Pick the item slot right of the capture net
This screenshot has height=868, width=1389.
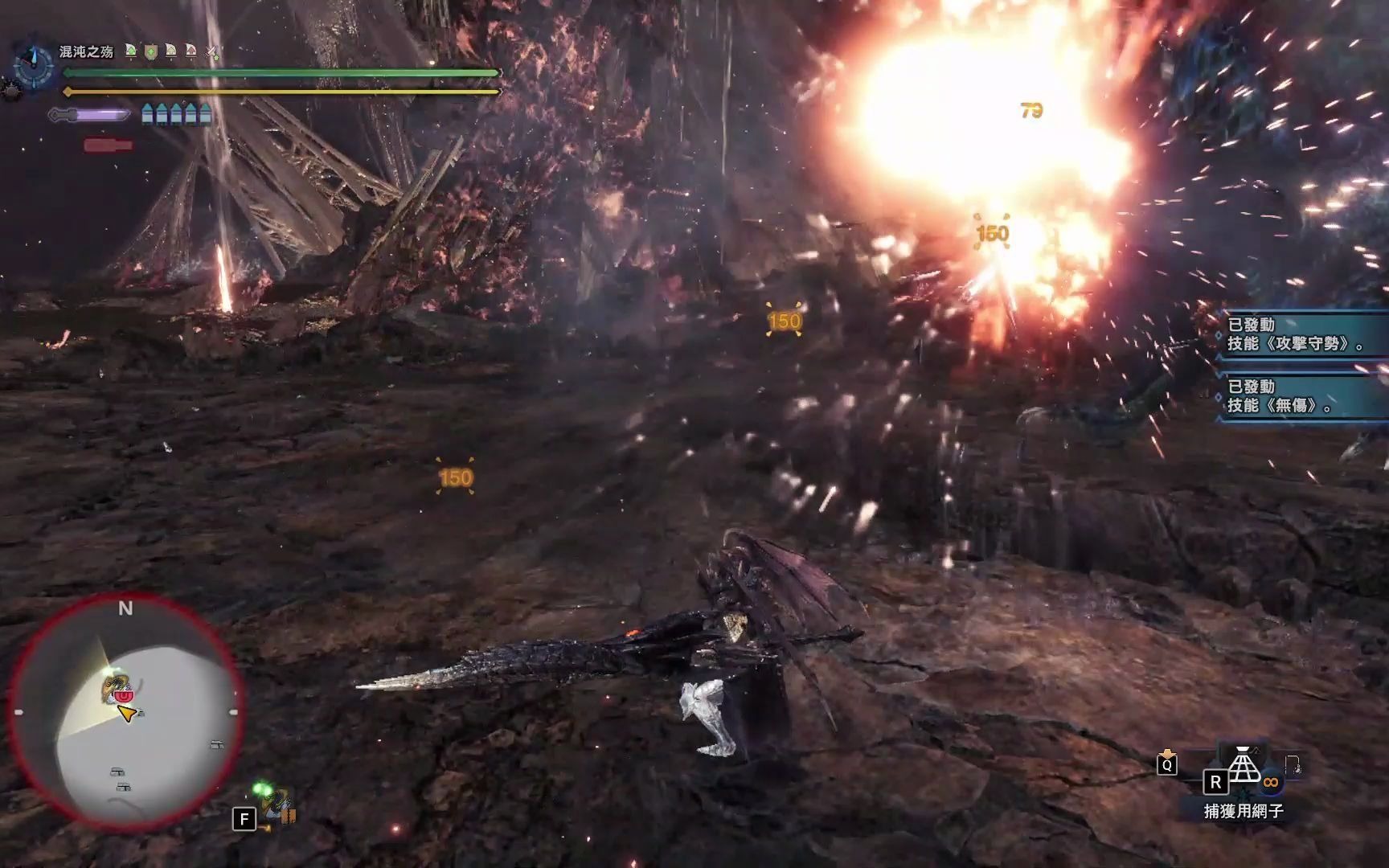point(1293,766)
